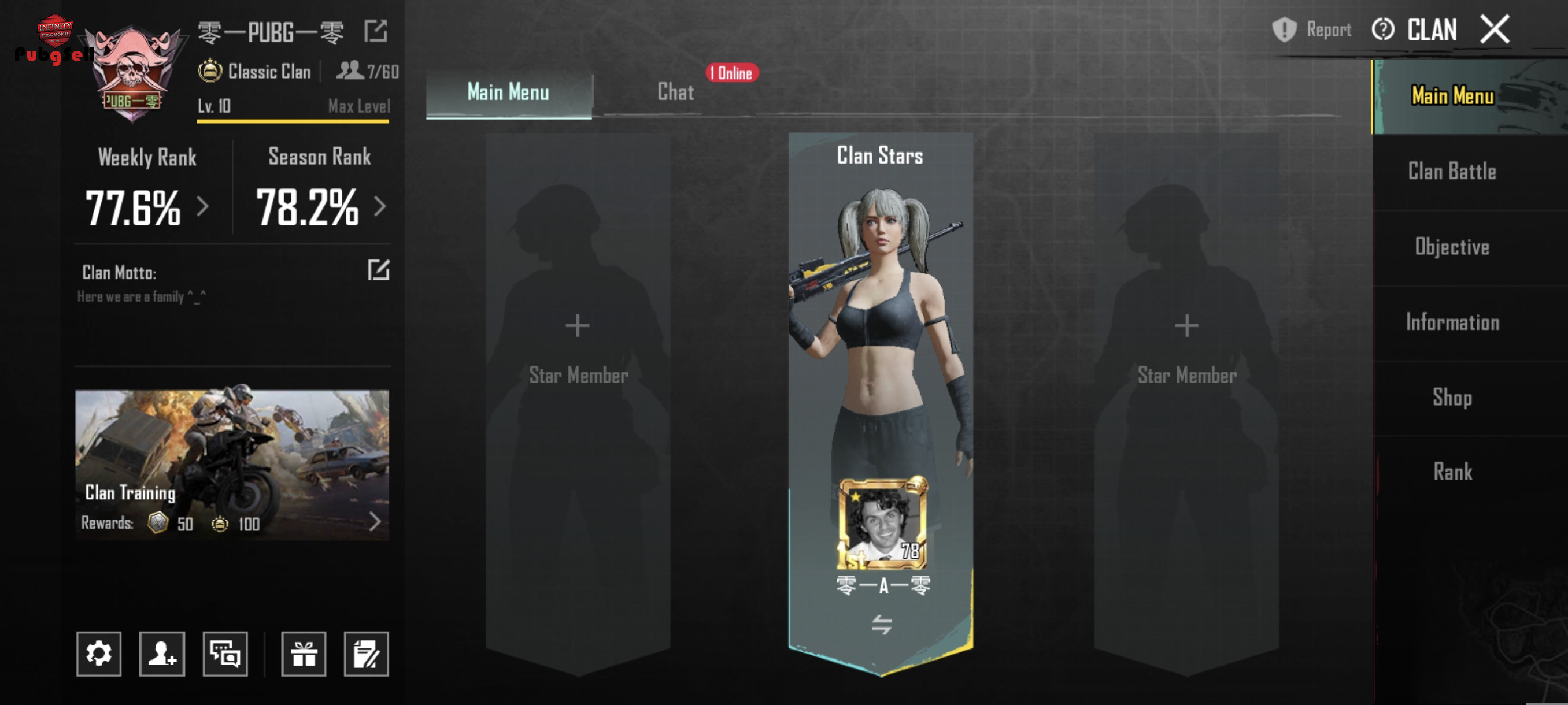The image size is (1568, 705).
Task: Go to the Objective section
Action: point(1452,247)
